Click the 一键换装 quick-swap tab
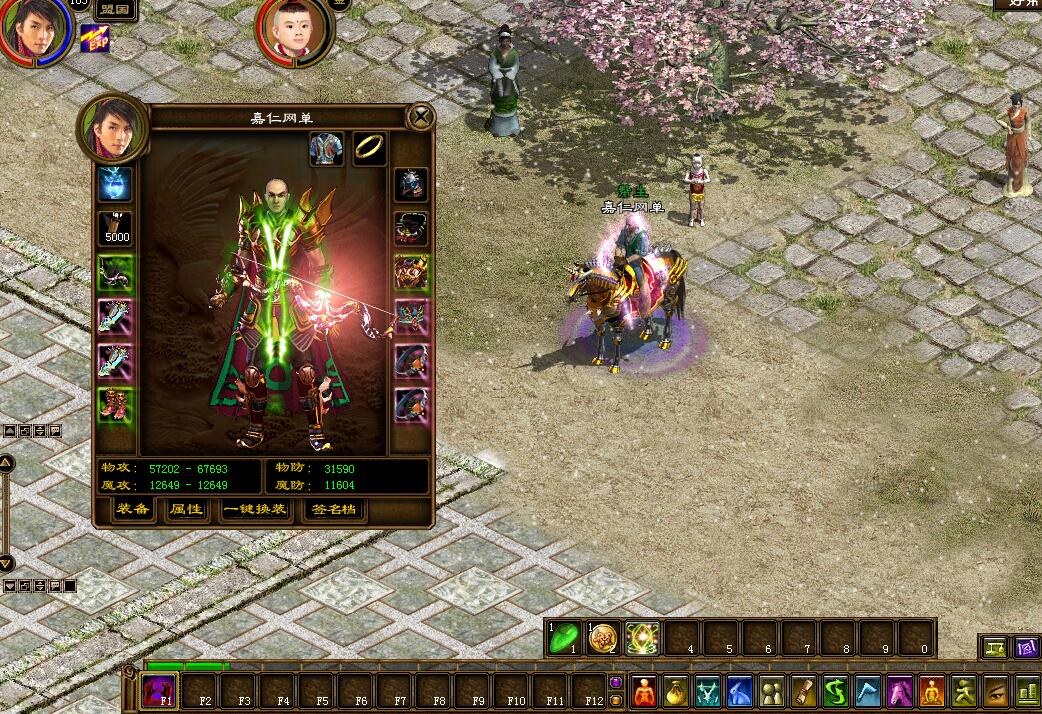 click(x=255, y=510)
